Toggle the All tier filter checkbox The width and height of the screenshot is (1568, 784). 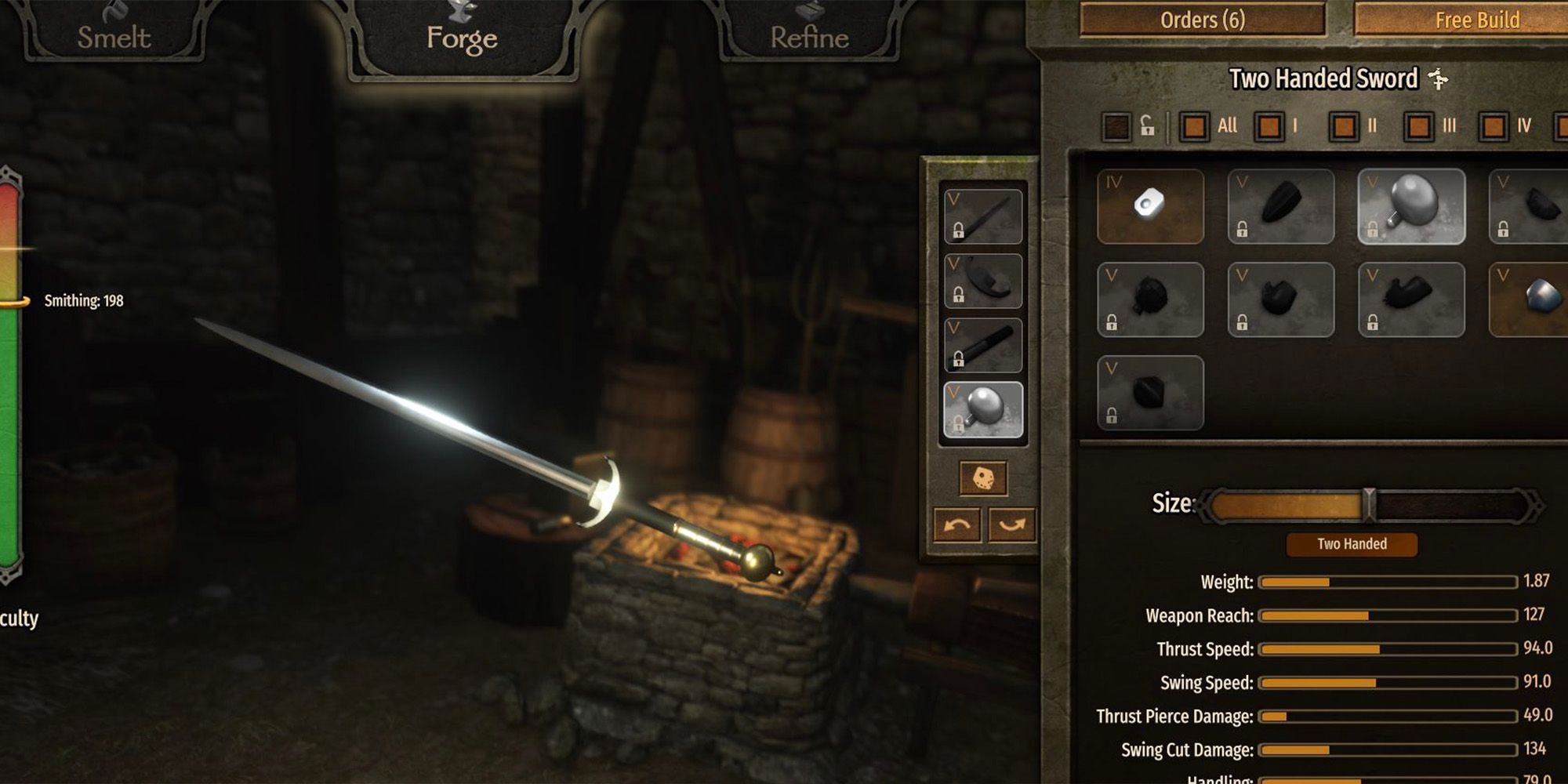(1194, 126)
